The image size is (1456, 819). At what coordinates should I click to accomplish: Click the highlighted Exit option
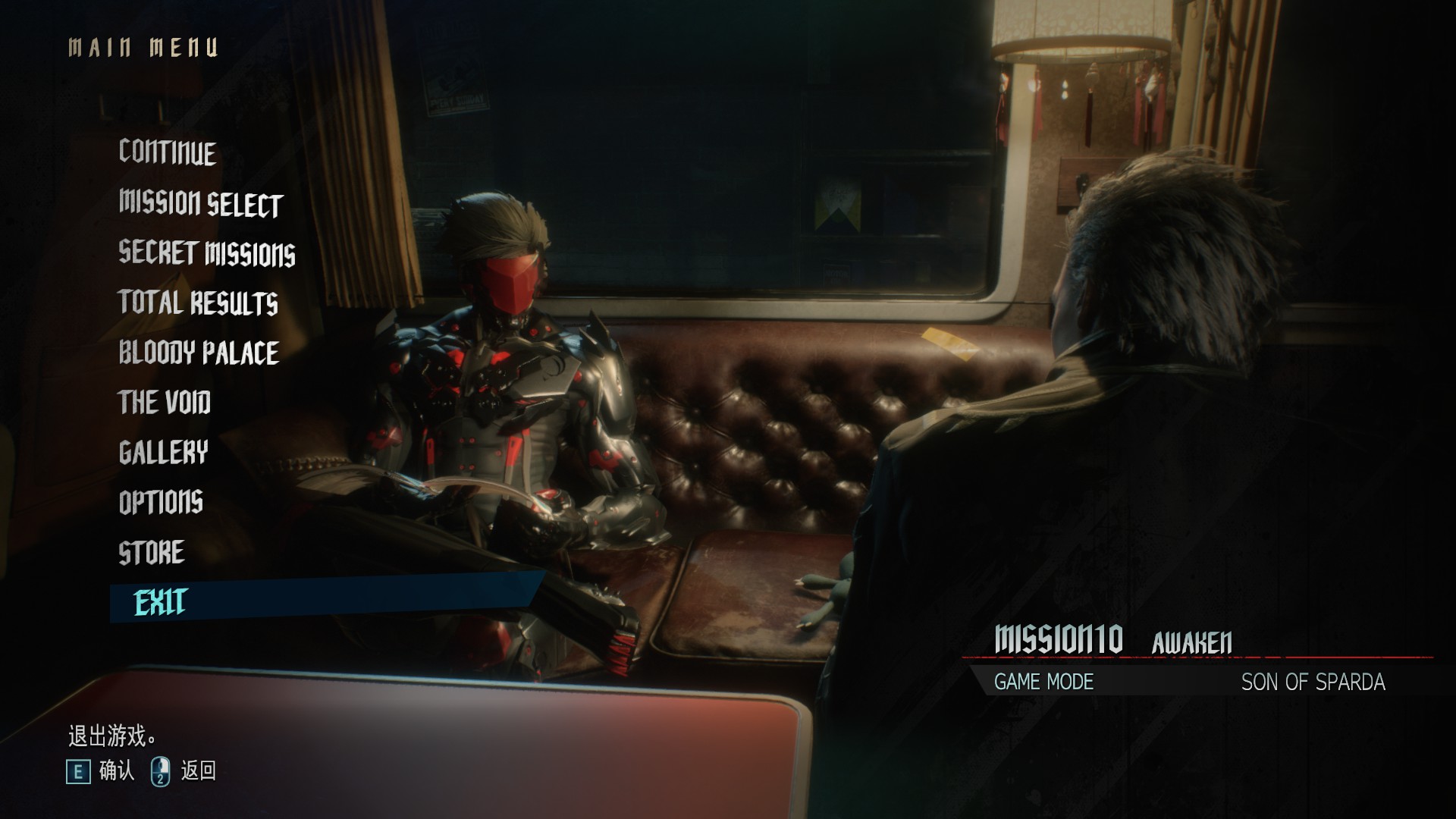(161, 603)
